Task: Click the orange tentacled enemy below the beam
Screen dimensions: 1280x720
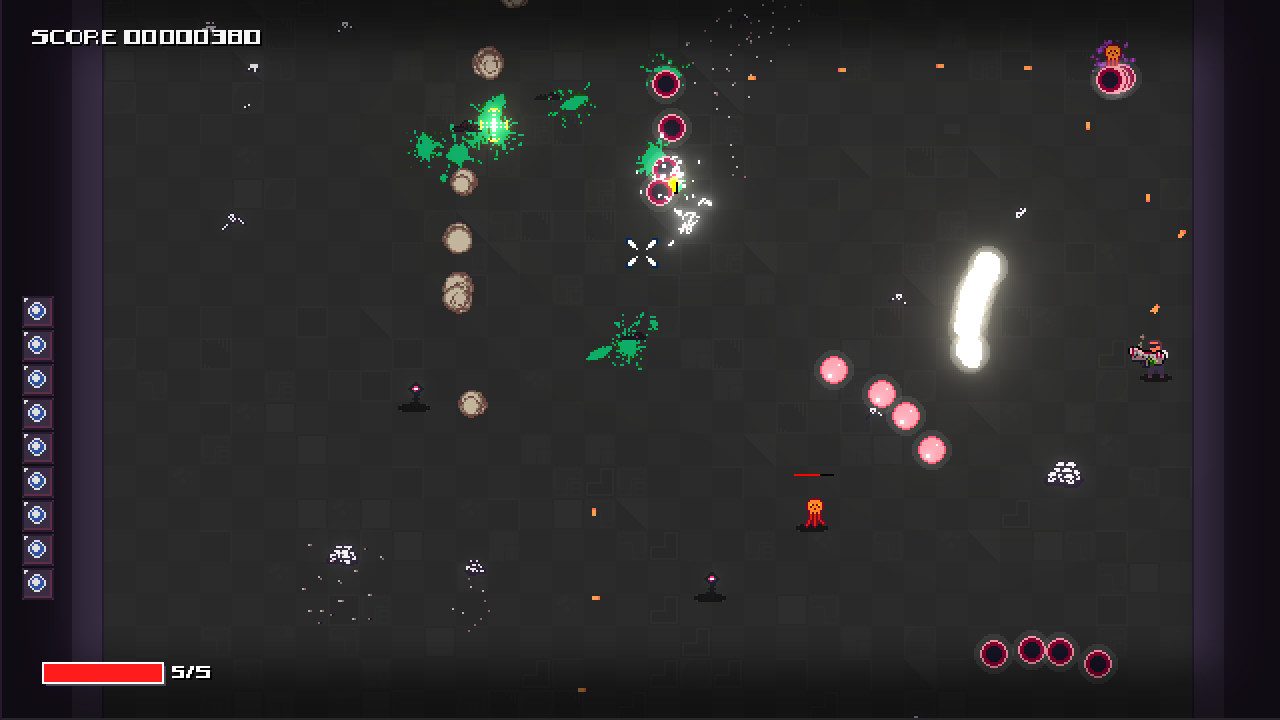Action: [812, 511]
